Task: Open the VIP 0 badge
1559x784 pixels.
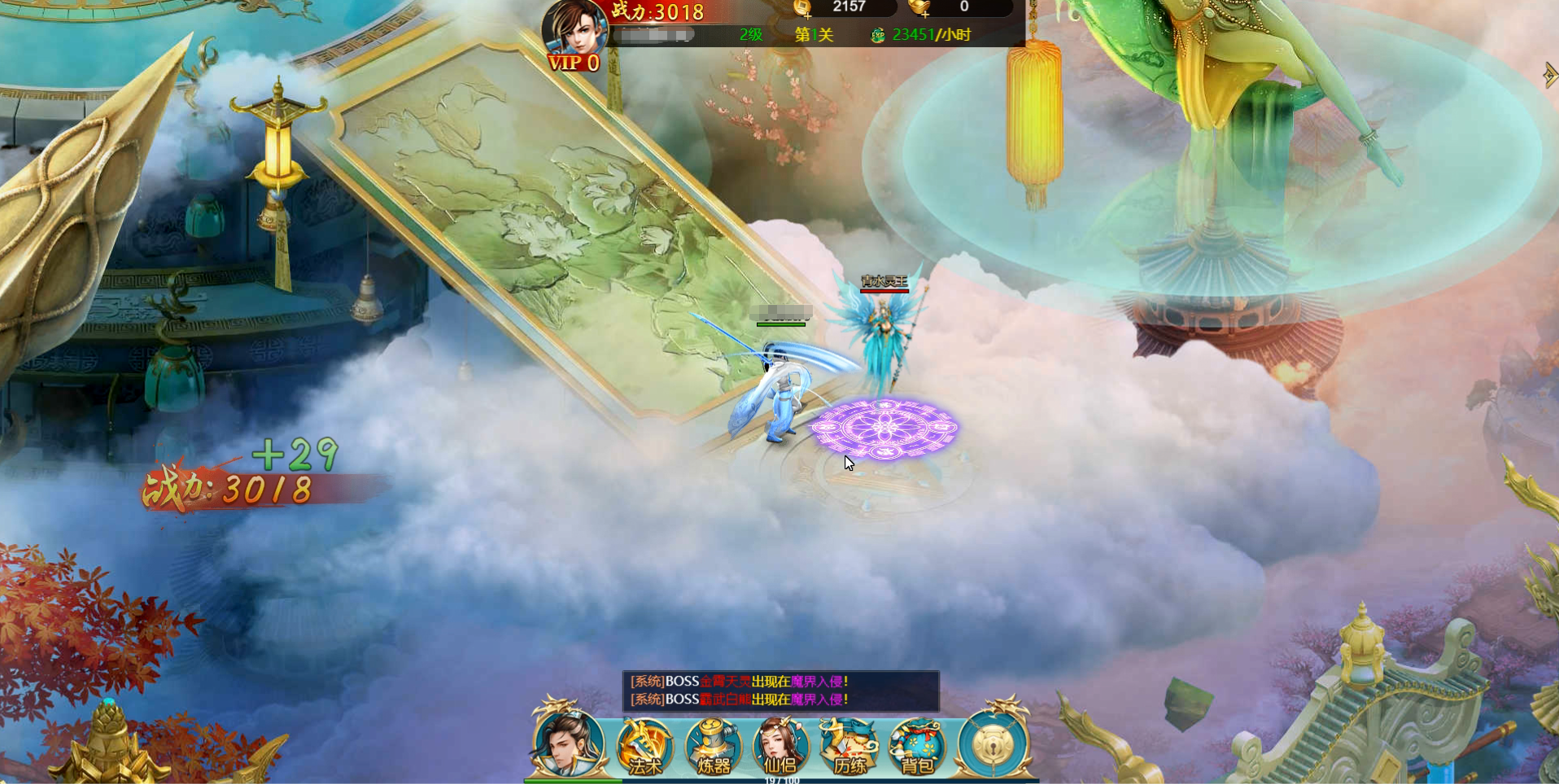Action: click(x=573, y=63)
